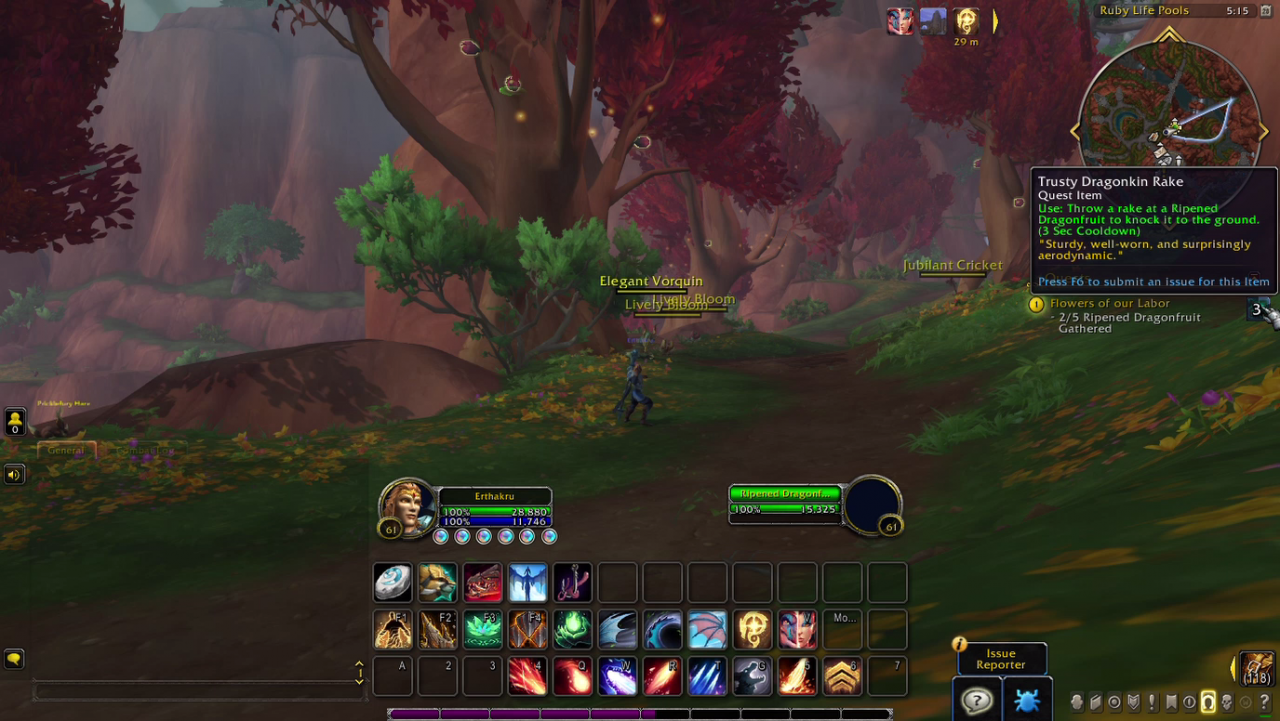Cast the blue dragon breath ability
Screen dimensions: 1280x721
(617, 677)
